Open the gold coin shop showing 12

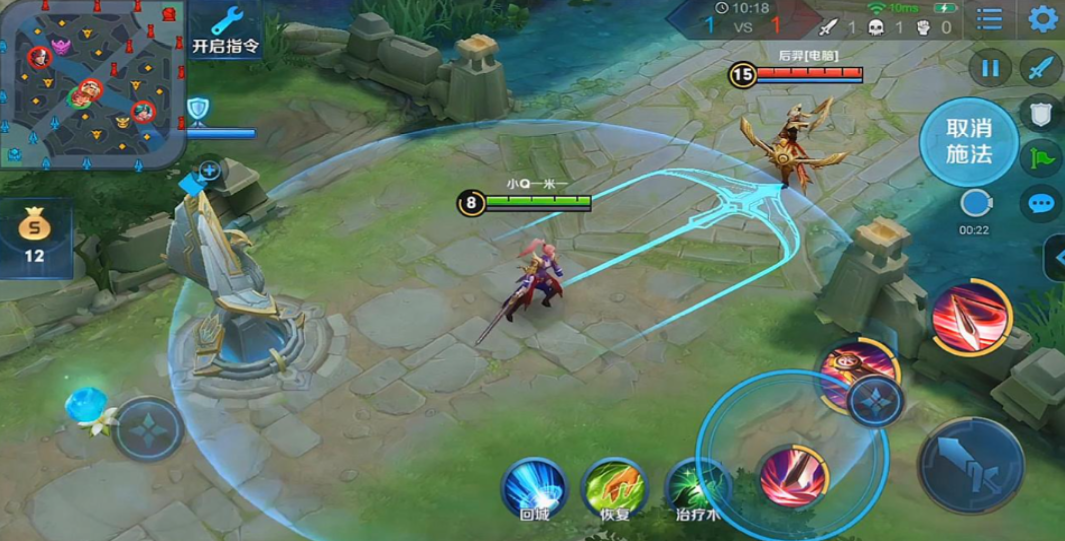coord(35,237)
